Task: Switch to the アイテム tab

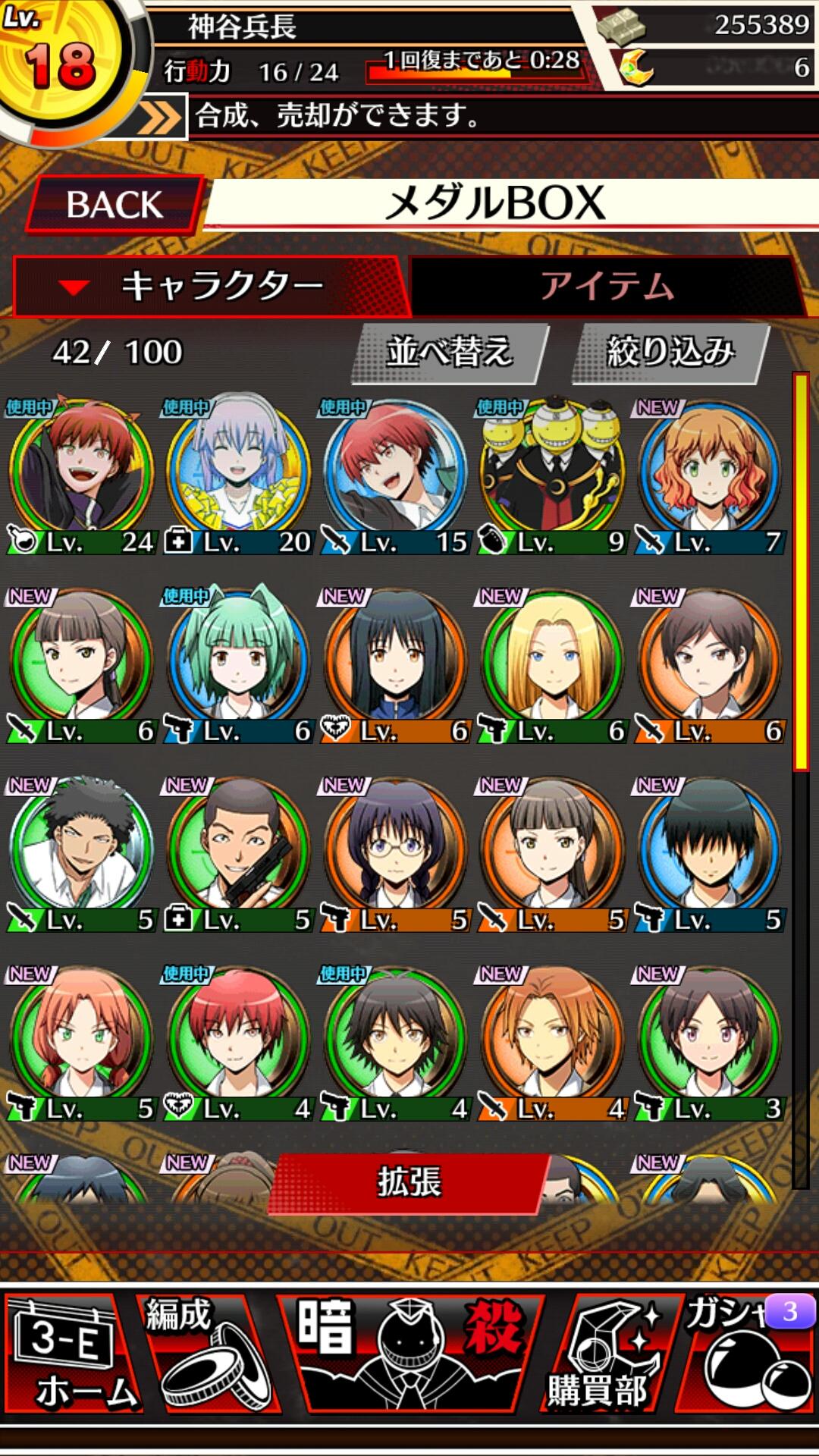Action: click(607, 287)
